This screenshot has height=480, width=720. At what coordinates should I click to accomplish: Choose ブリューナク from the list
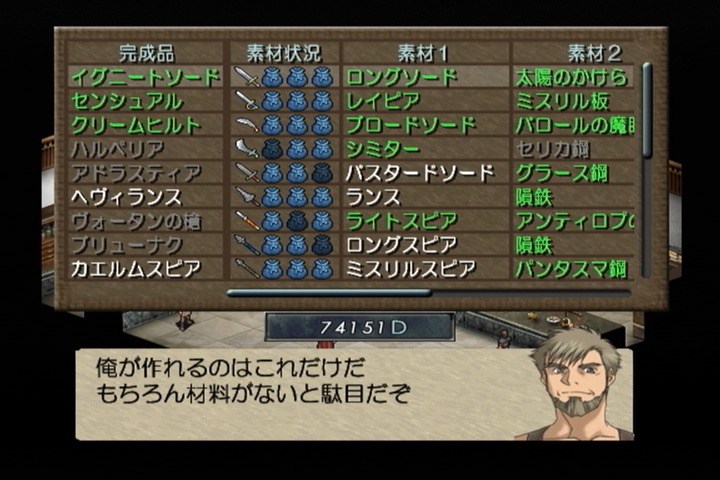click(125, 245)
